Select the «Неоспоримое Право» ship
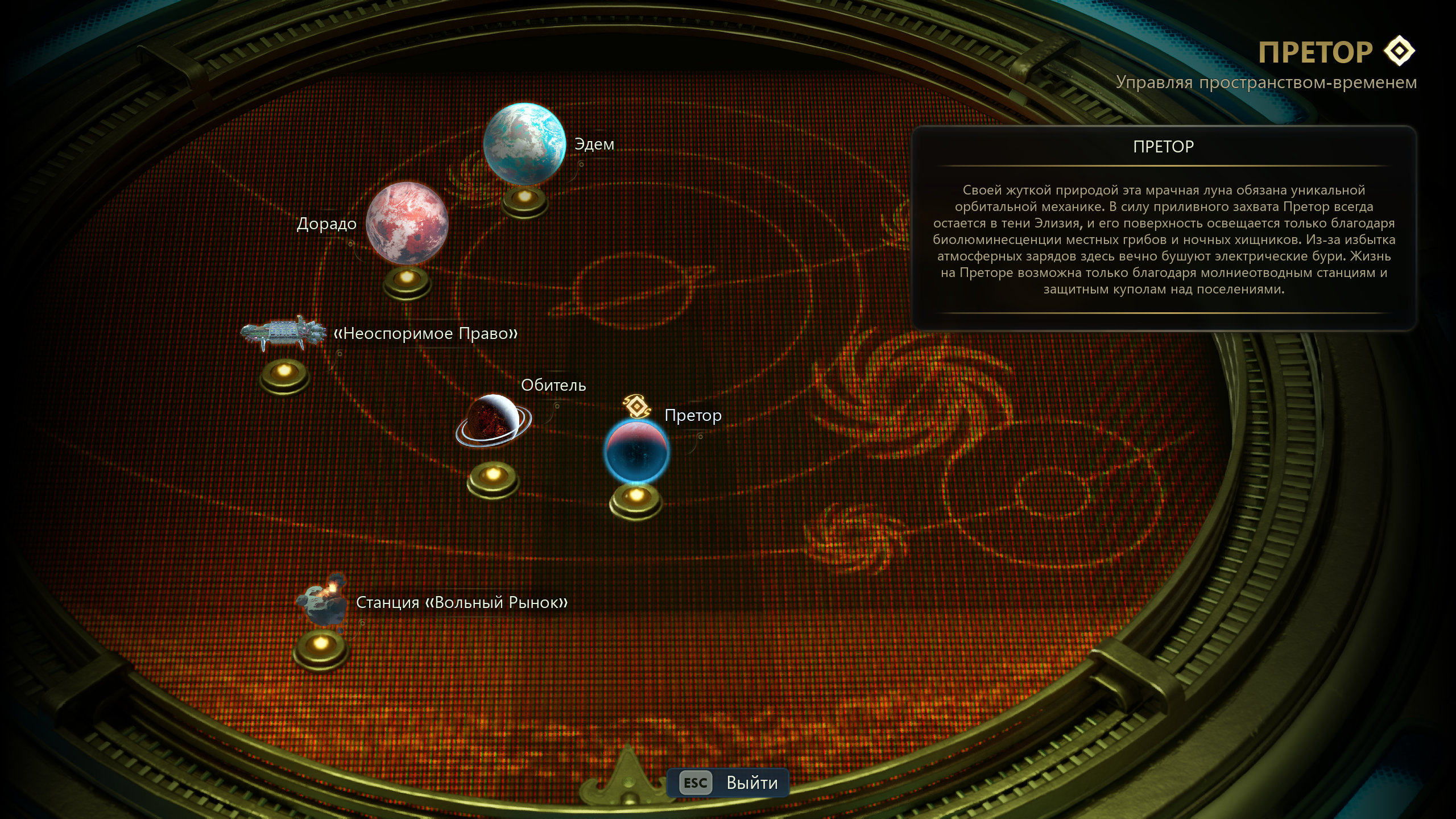 coord(283,333)
